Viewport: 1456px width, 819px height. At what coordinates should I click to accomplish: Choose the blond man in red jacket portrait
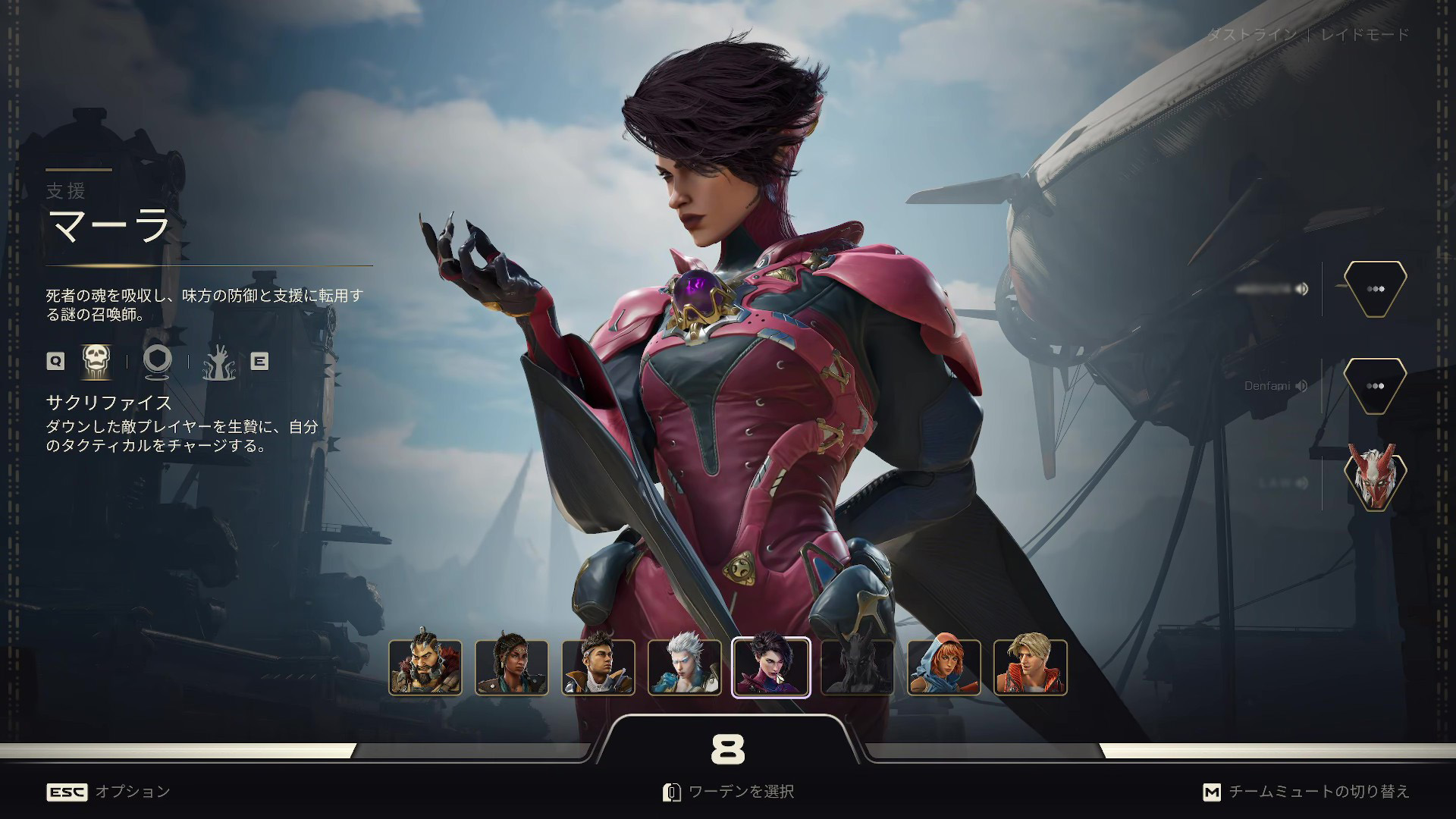coord(1031,667)
